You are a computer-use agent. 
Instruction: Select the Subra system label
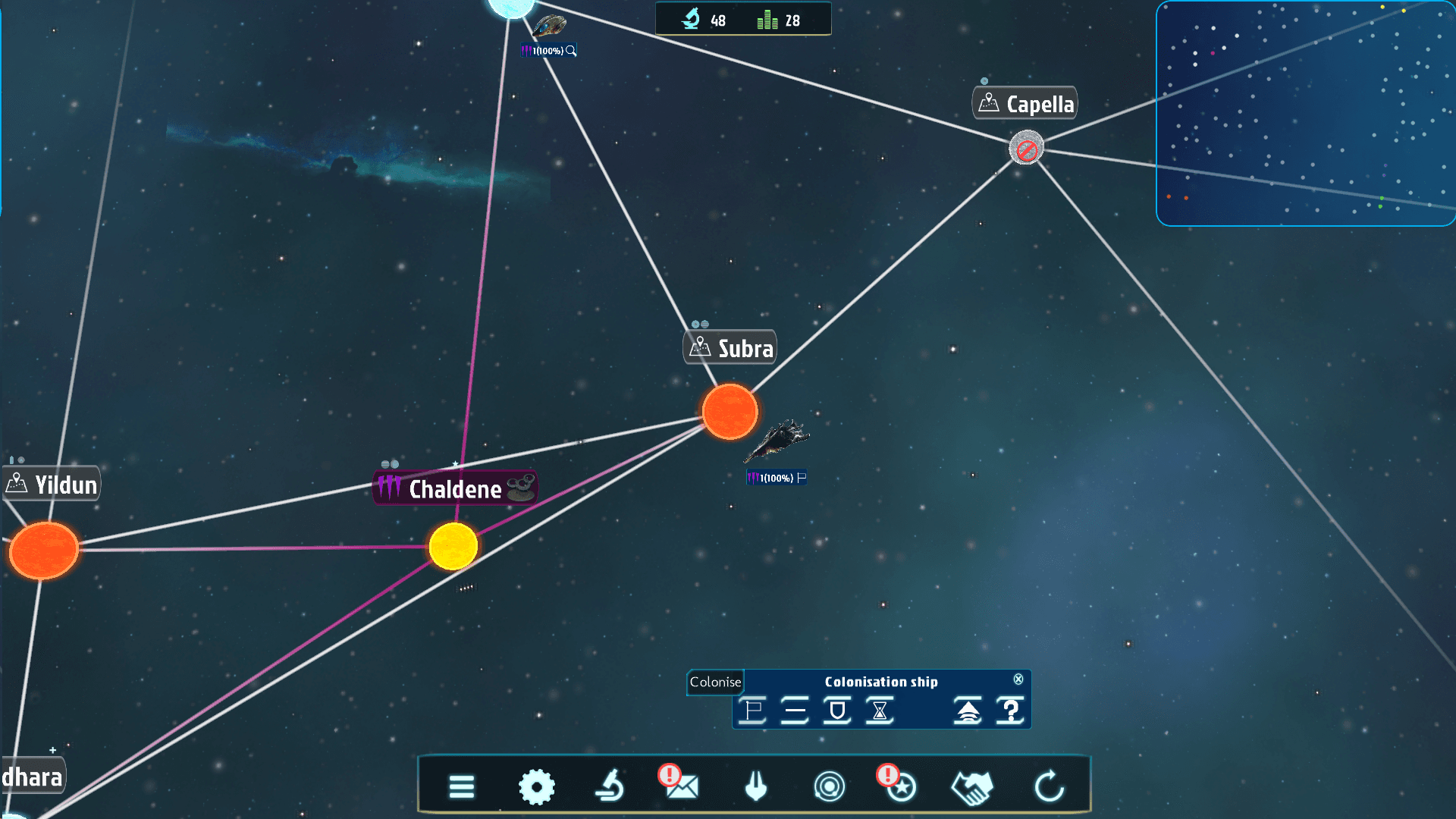(730, 348)
